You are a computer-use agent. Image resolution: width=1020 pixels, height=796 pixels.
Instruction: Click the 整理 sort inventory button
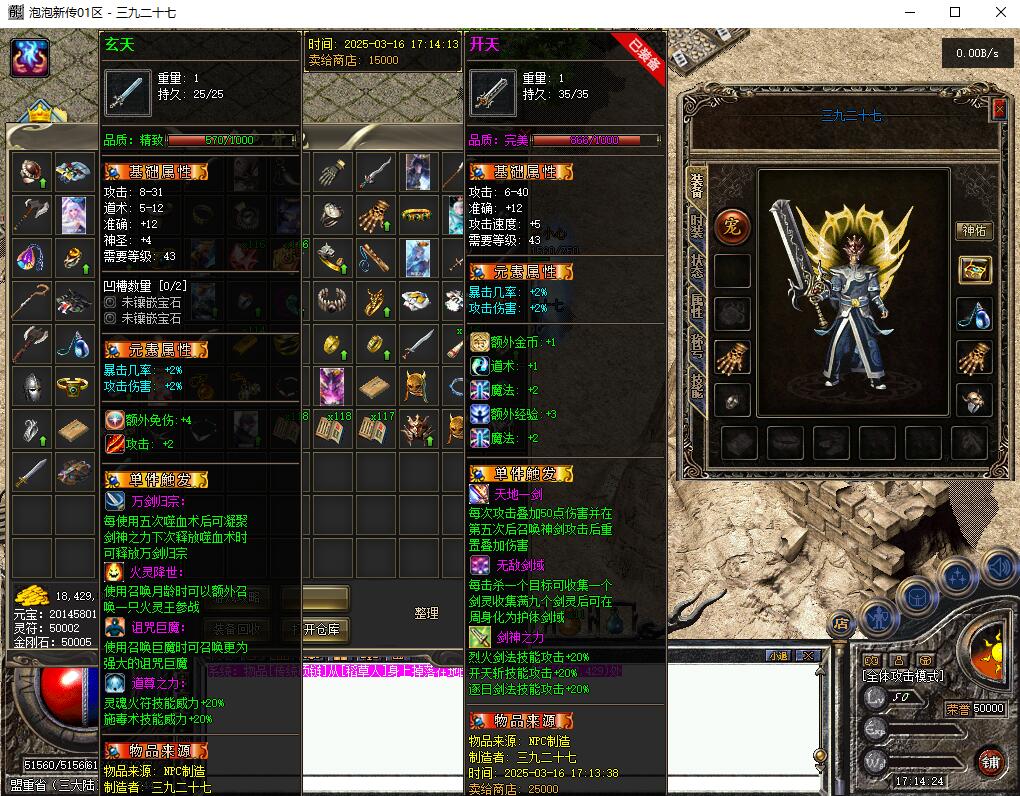point(427,613)
